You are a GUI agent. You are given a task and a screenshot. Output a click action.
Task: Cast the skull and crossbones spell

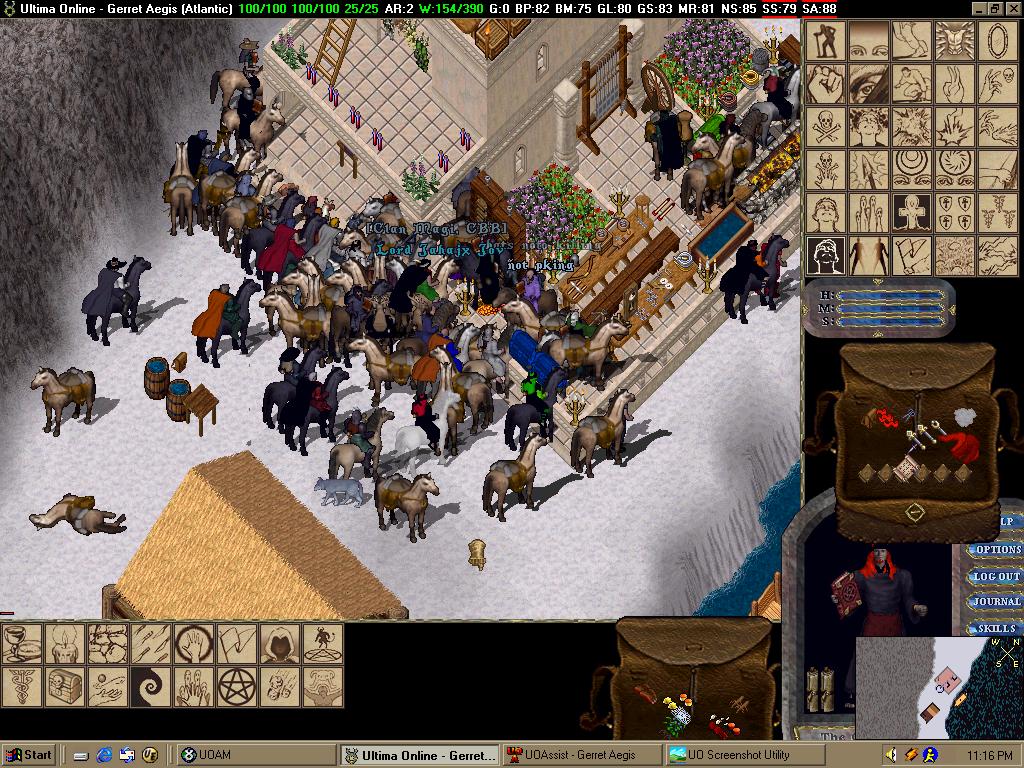coord(826,127)
